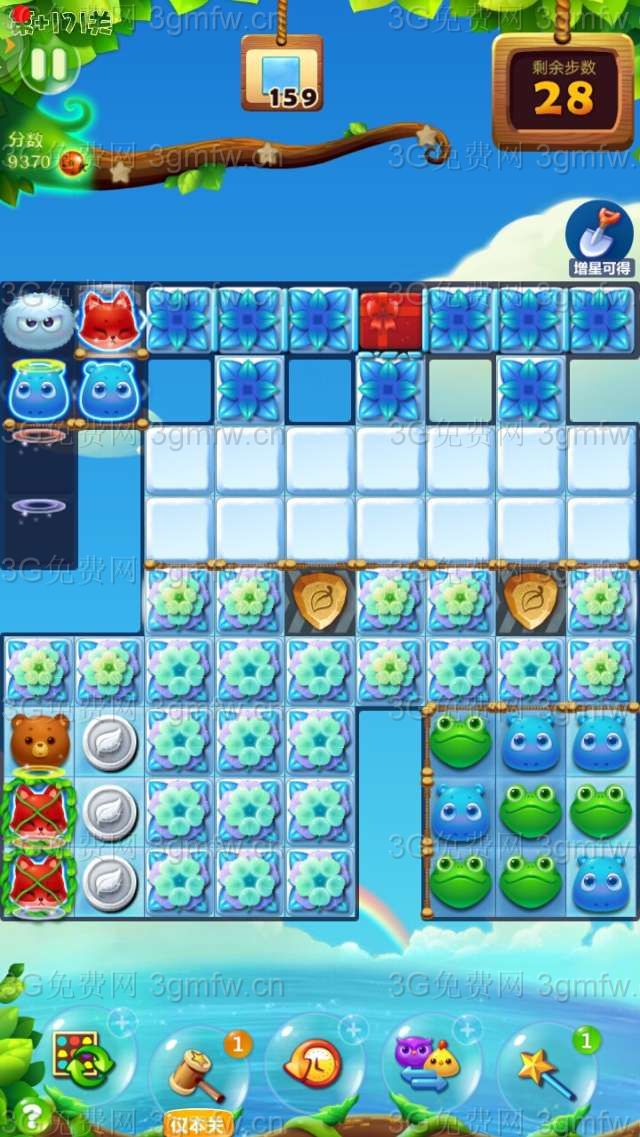Screen dimensions: 640x1137
Task: Activate the board shuffle booster
Action: coord(85,1060)
